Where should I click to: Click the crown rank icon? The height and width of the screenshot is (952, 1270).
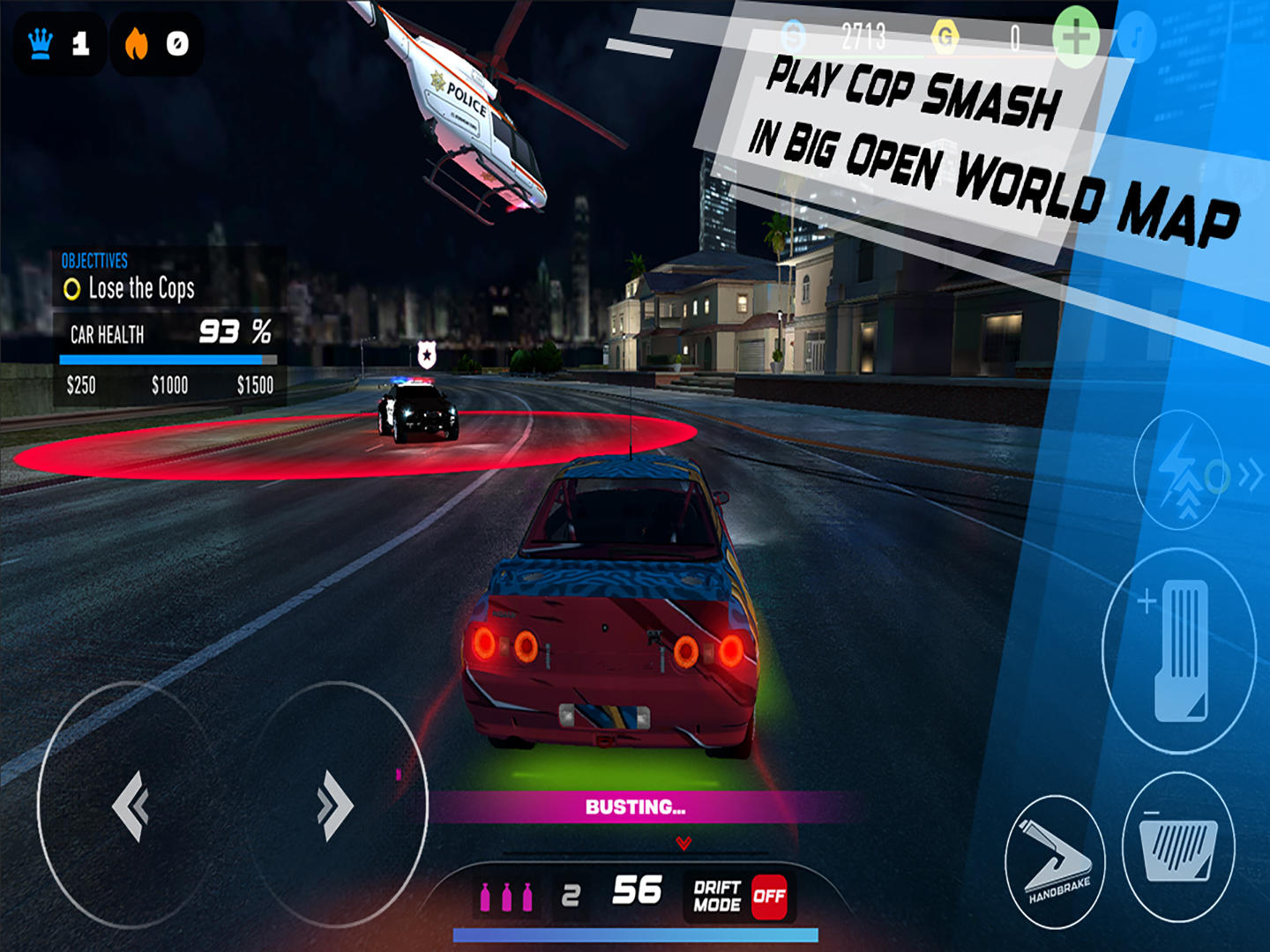(x=41, y=43)
